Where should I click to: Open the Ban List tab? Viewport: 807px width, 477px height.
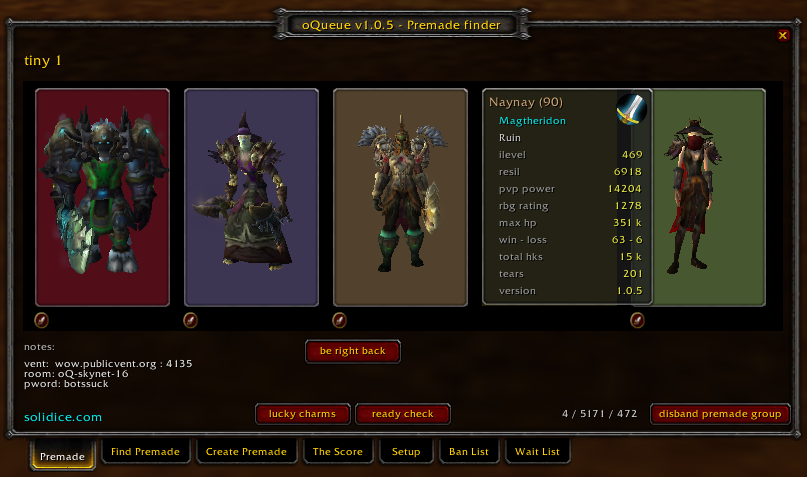(x=469, y=452)
